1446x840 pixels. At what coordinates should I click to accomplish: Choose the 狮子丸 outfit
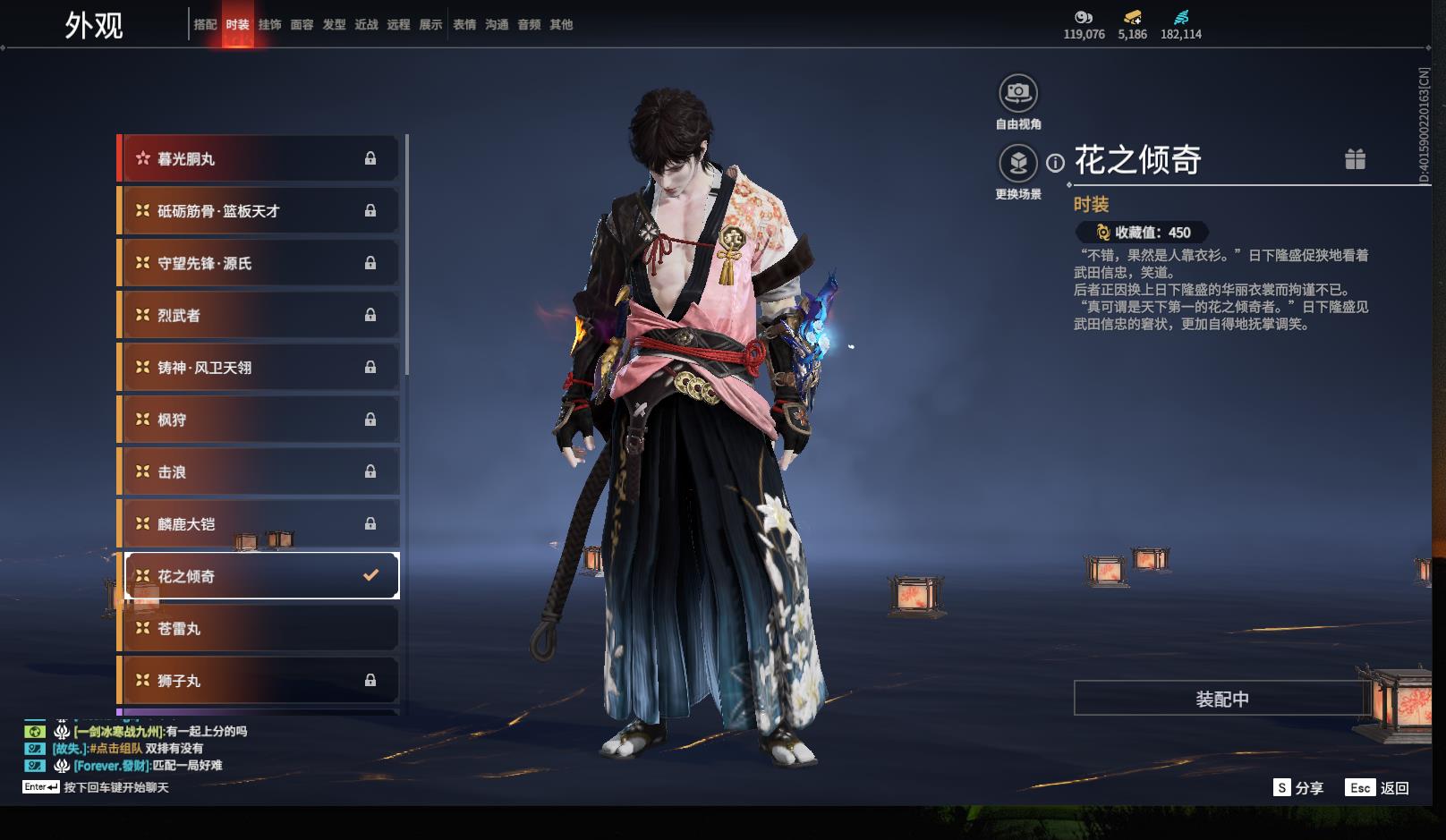(259, 681)
